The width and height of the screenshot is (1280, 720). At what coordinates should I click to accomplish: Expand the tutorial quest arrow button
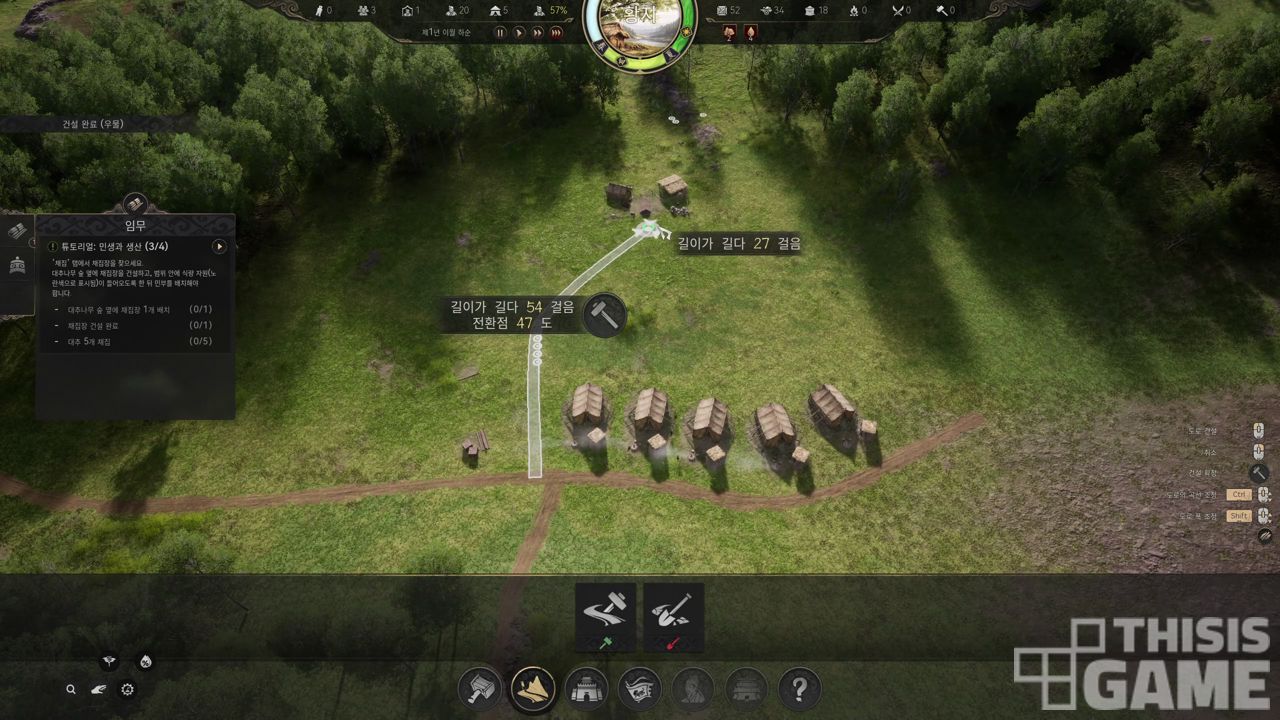point(220,247)
